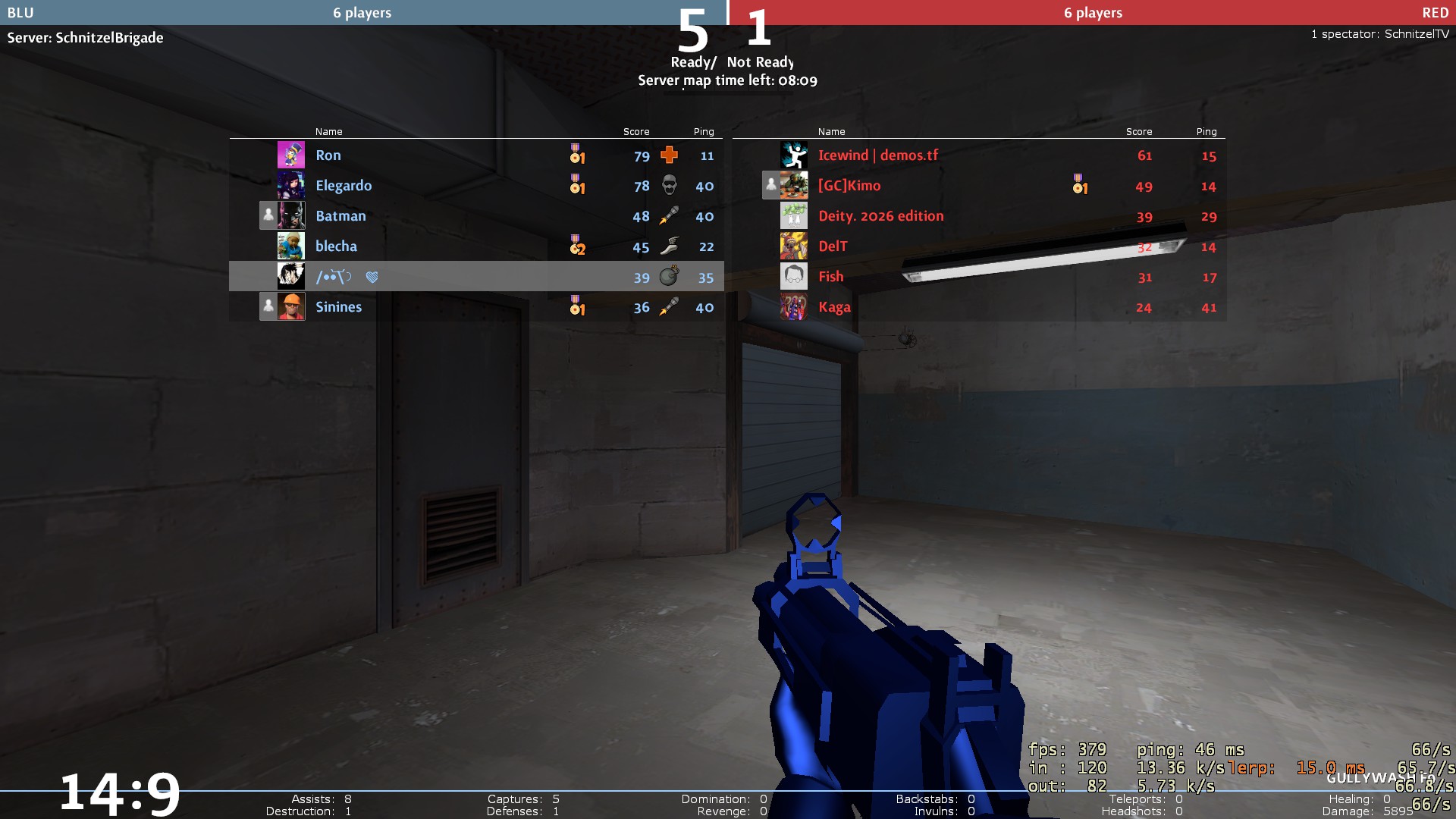This screenshot has width=1456, height=819.
Task: Click the highlighted local player row
Action: pyautogui.click(x=476, y=277)
